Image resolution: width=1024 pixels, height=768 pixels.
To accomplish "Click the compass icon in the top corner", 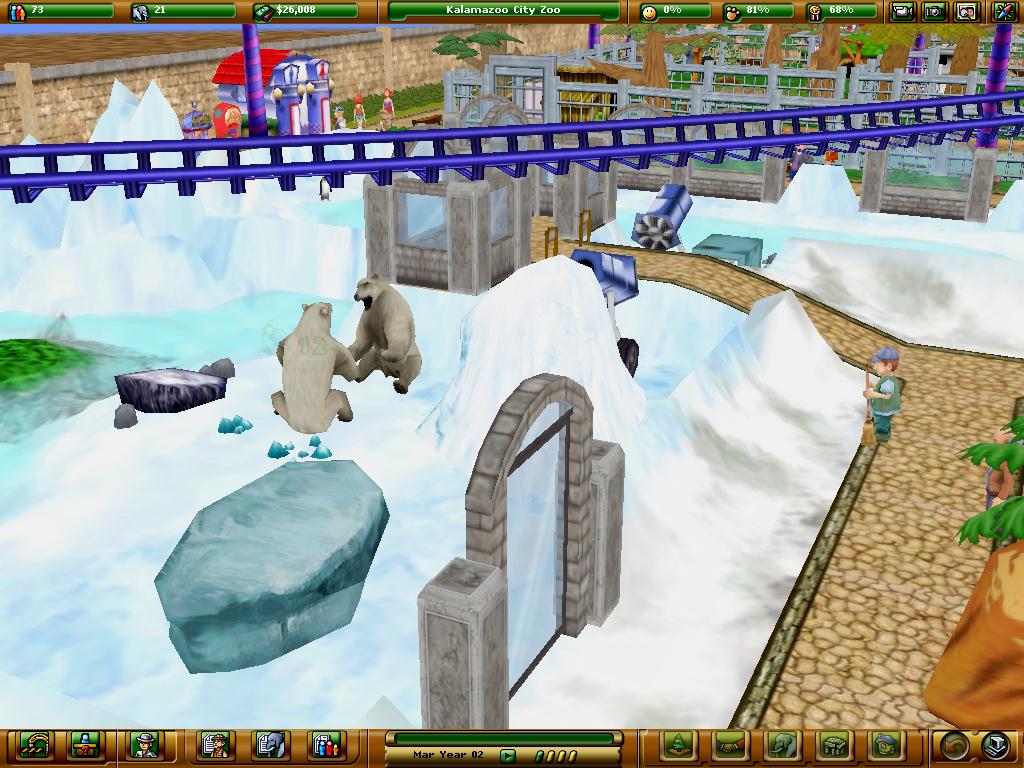I will coord(1004,12).
